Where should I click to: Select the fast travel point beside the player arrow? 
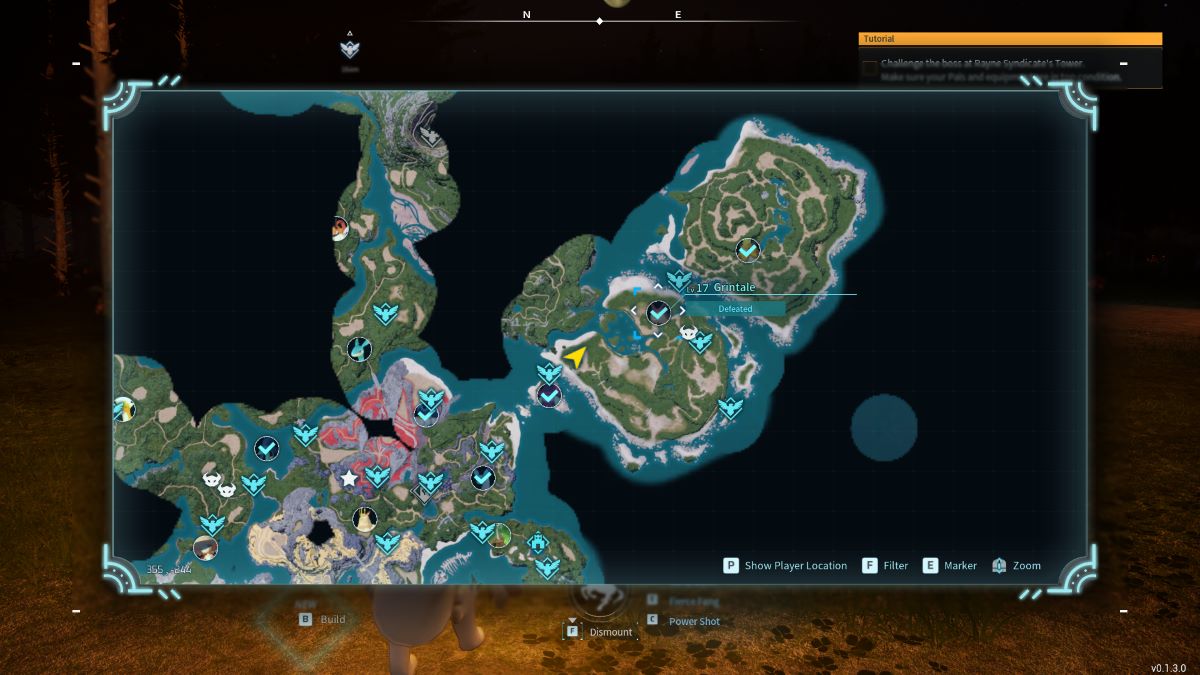pyautogui.click(x=549, y=373)
